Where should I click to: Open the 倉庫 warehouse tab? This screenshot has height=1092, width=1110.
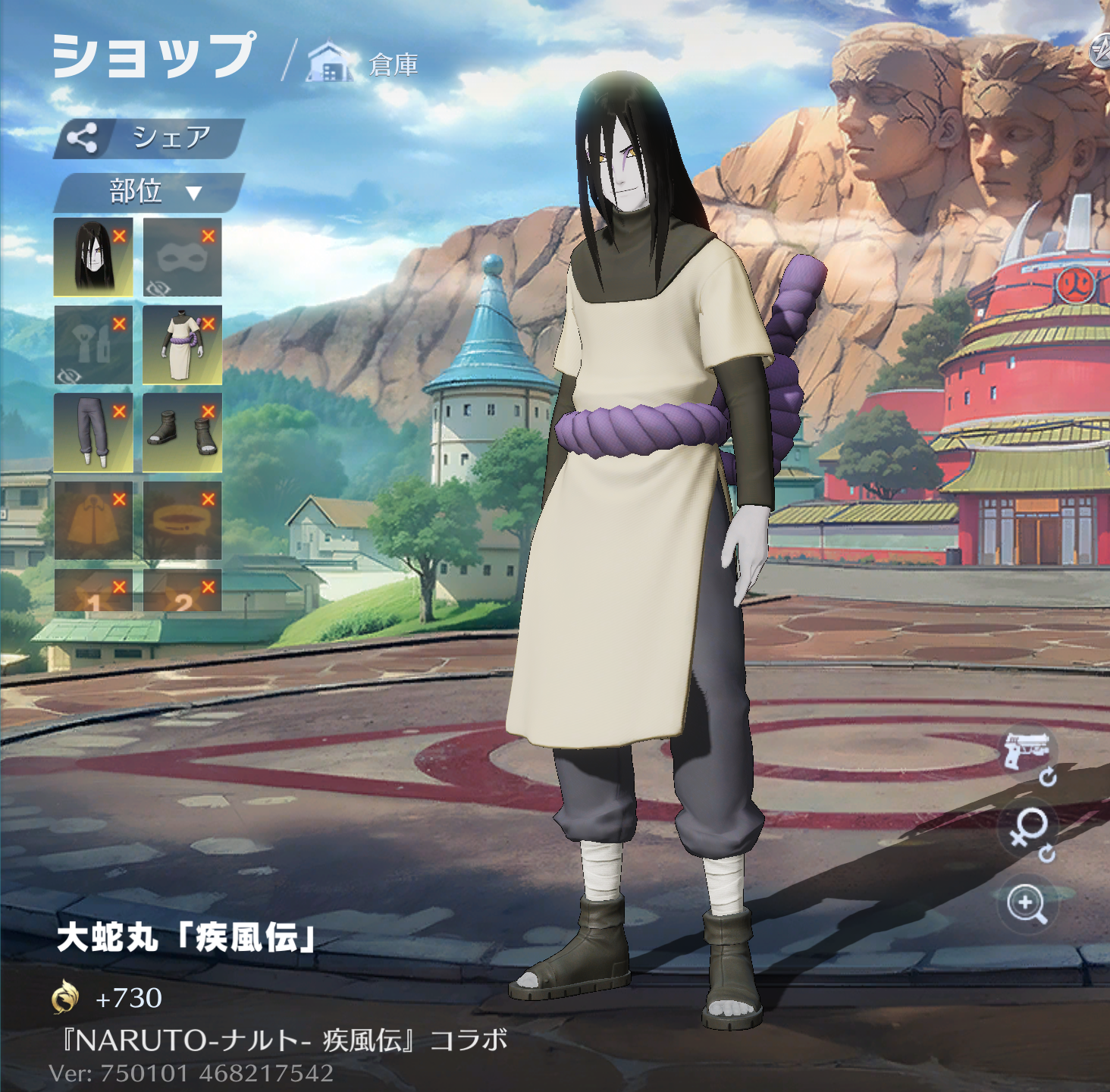364,64
